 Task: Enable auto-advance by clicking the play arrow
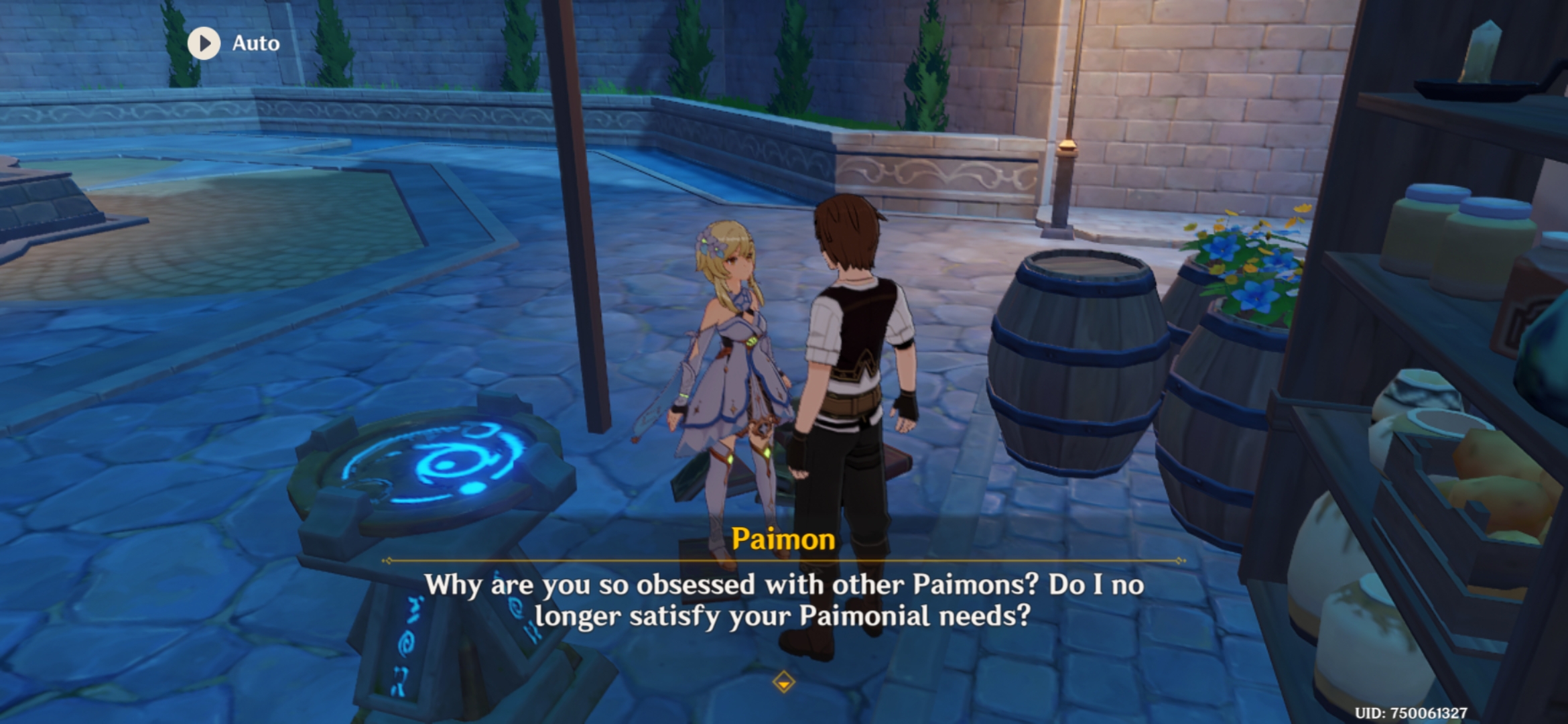(203, 44)
